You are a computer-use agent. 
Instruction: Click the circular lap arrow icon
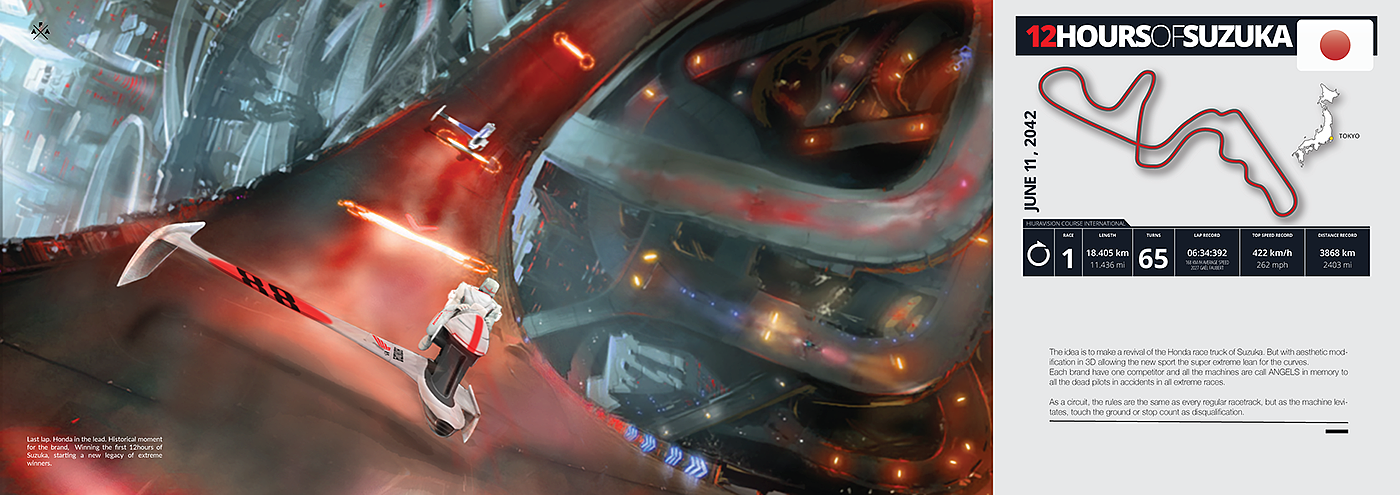[x=1038, y=257]
